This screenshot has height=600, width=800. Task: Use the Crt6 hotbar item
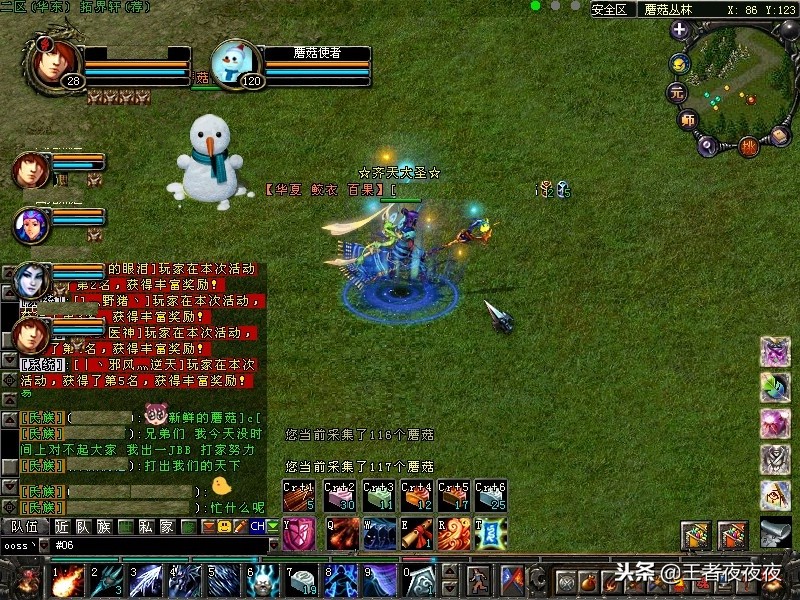[x=491, y=497]
